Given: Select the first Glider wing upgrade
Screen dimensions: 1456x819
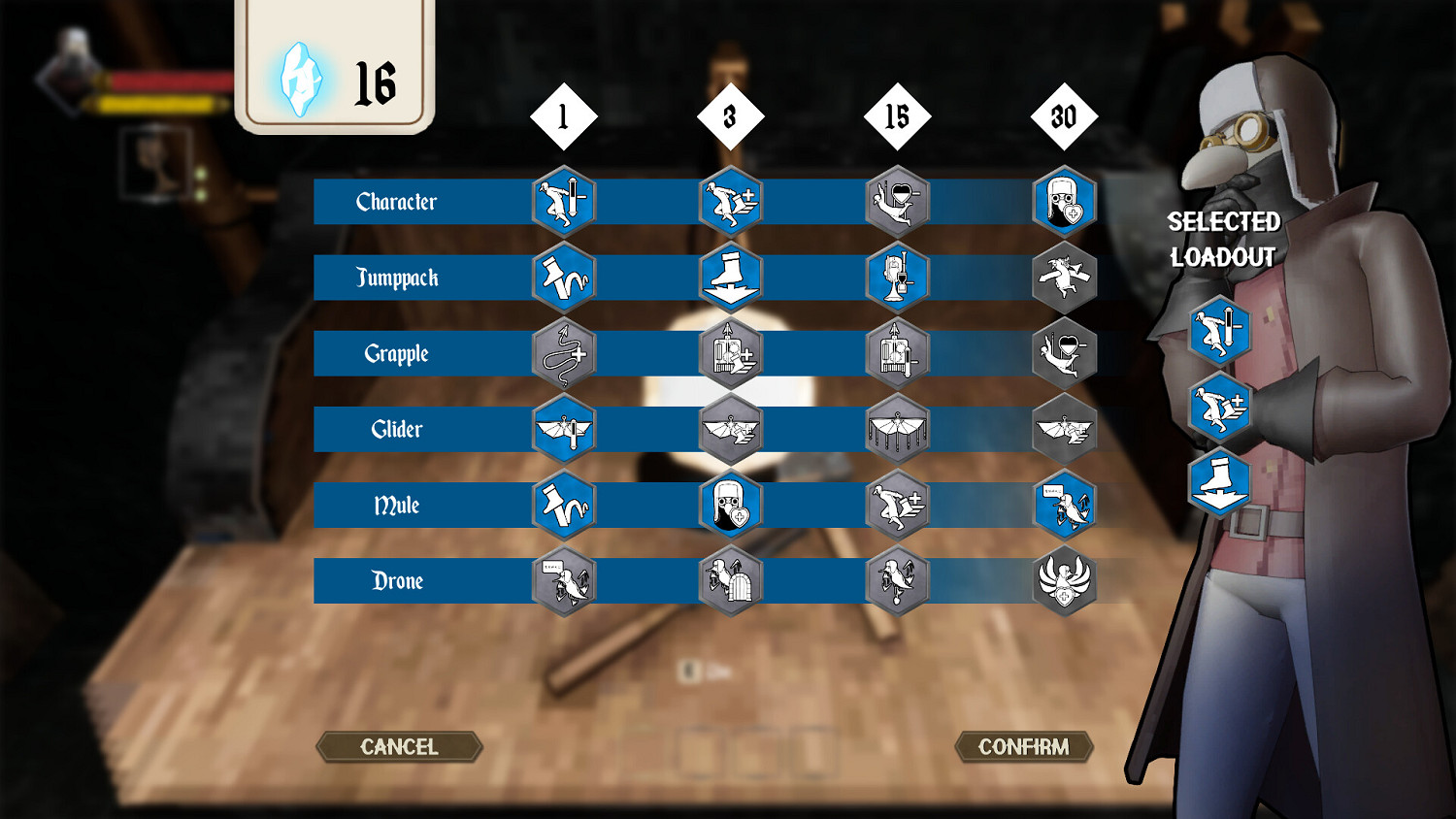Looking at the screenshot, I should pyautogui.click(x=562, y=429).
